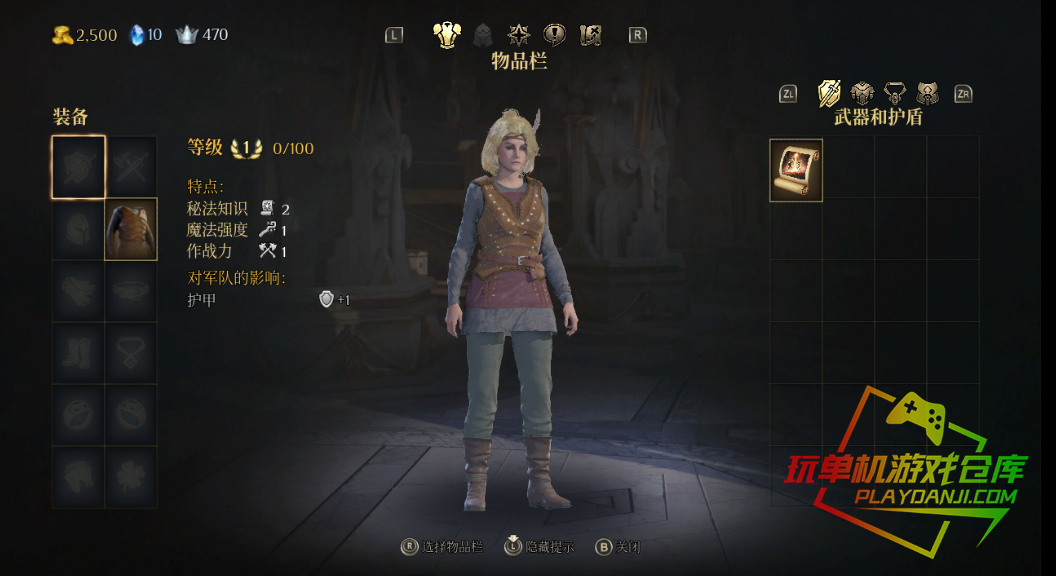Select the empty necklace equipment slot

pos(131,352)
